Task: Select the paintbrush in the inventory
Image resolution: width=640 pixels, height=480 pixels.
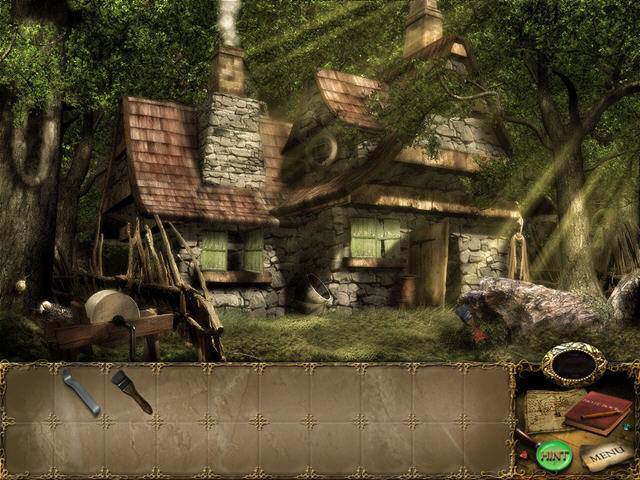Action: (x=131, y=391)
